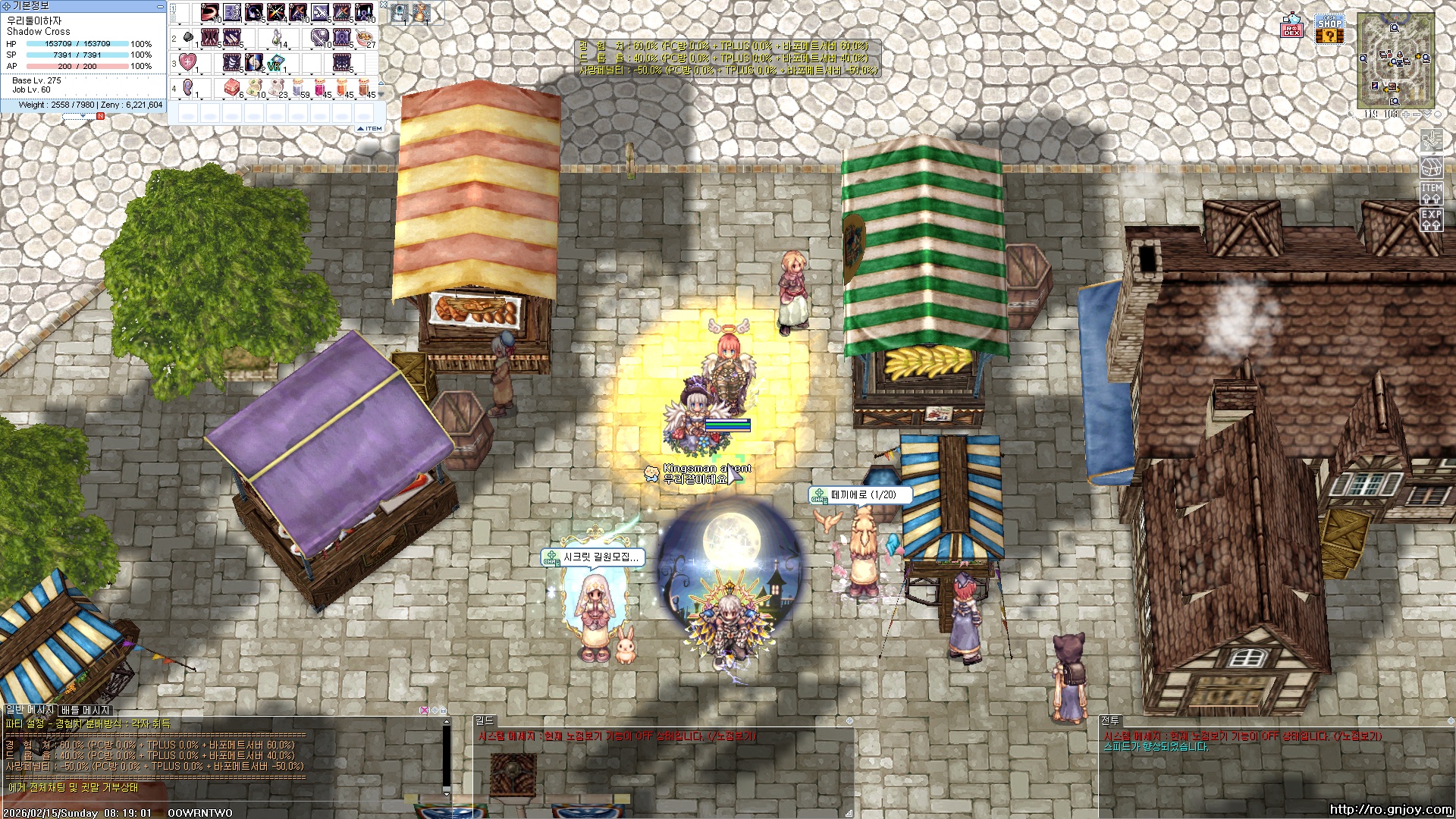The height and width of the screenshot is (819, 1456).
Task: Open the 시크릿 길원모집 chat room sign
Action: [593, 557]
